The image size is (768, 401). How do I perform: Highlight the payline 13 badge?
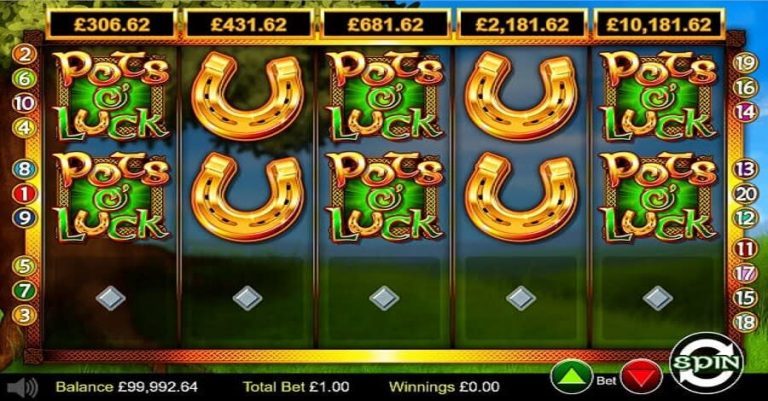(x=744, y=169)
